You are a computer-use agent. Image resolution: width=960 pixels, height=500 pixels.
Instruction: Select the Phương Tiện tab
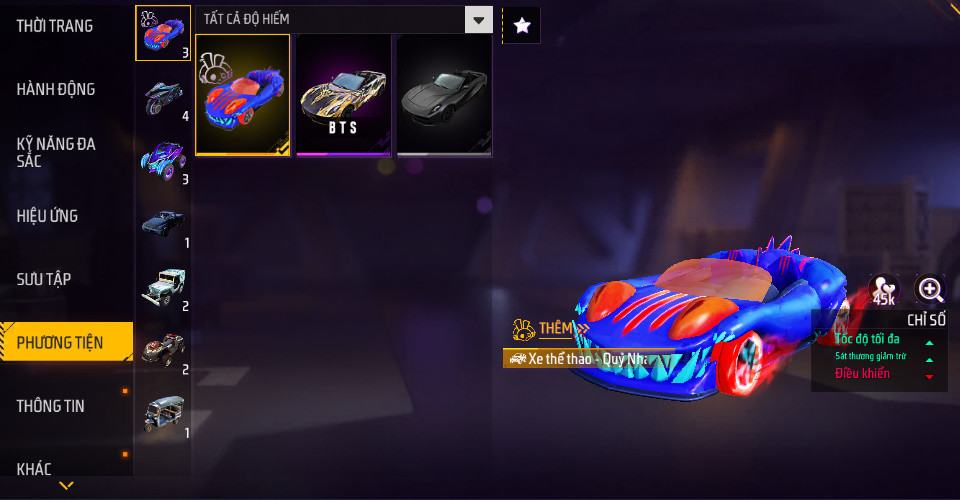(x=60, y=343)
